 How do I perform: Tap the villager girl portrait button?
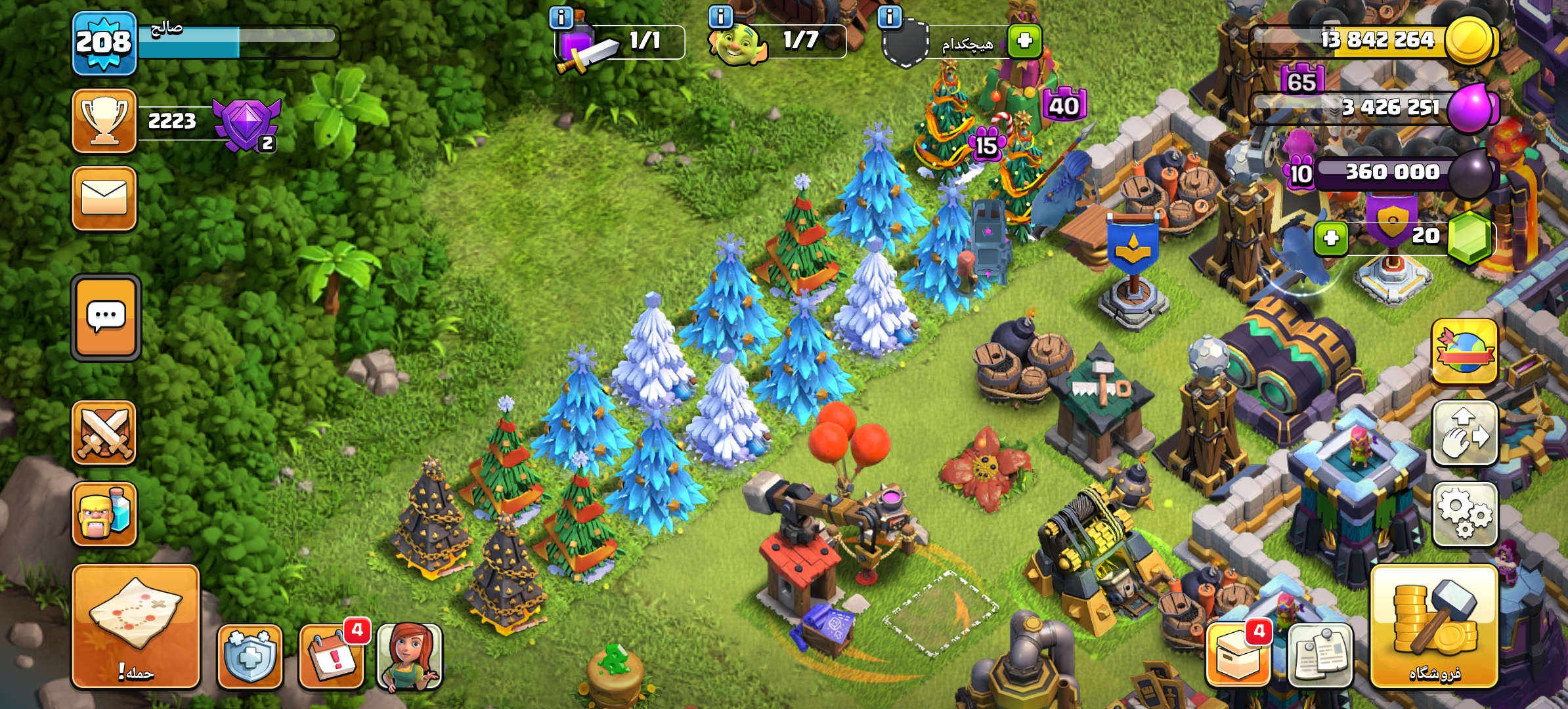tap(410, 656)
